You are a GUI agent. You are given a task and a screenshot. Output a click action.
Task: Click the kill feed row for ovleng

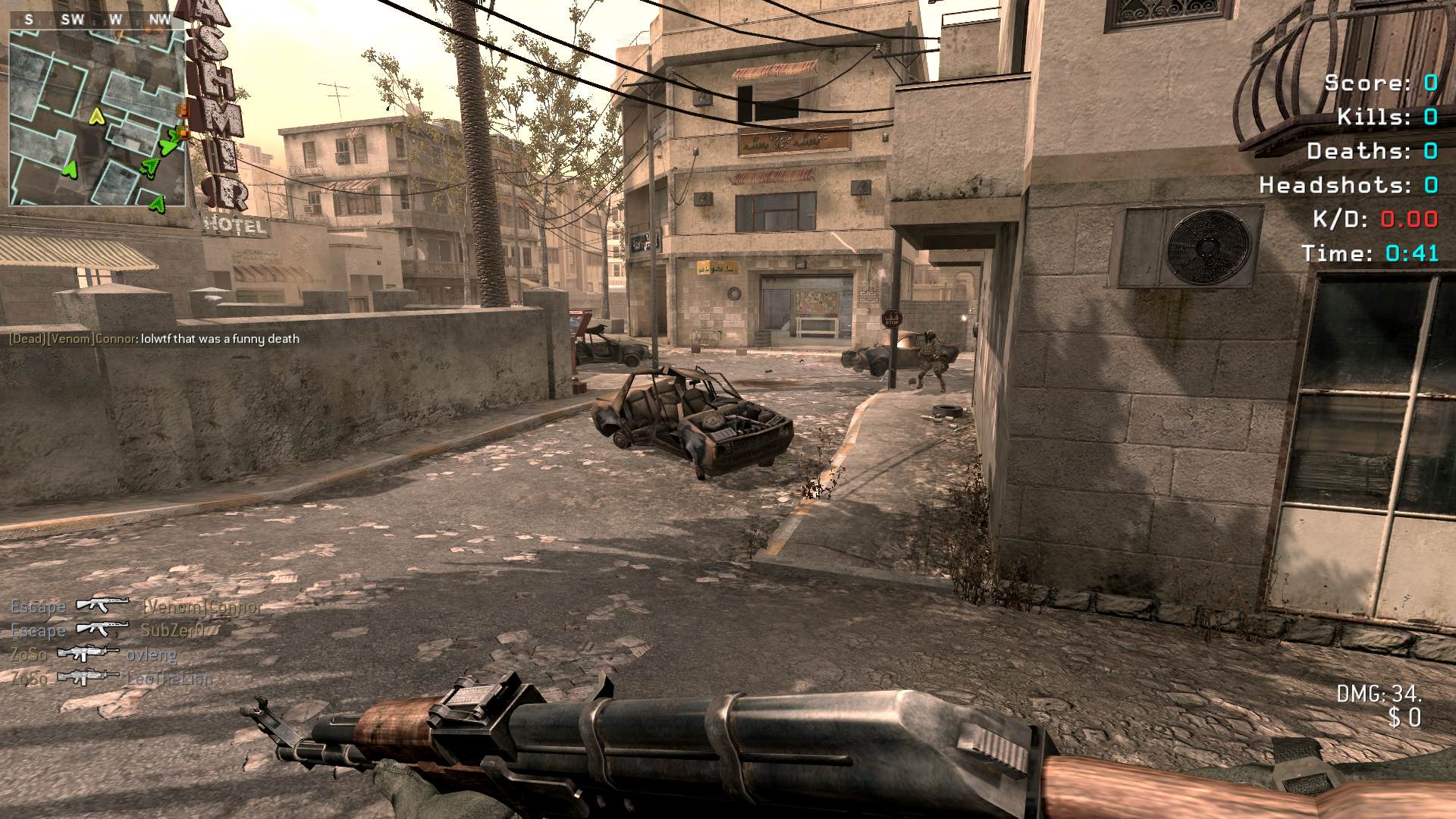[95, 654]
